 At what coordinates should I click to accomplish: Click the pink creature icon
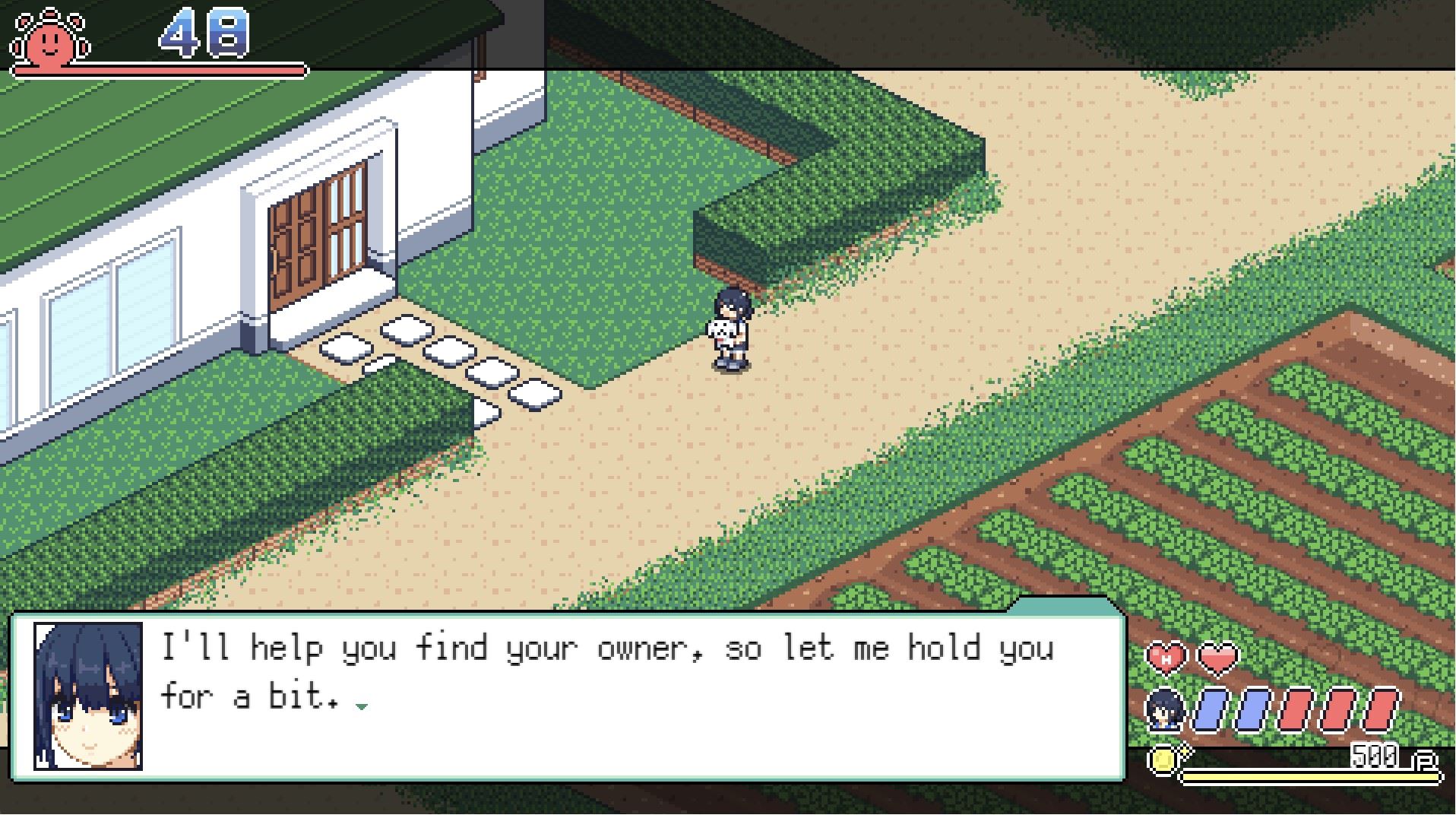click(50, 38)
